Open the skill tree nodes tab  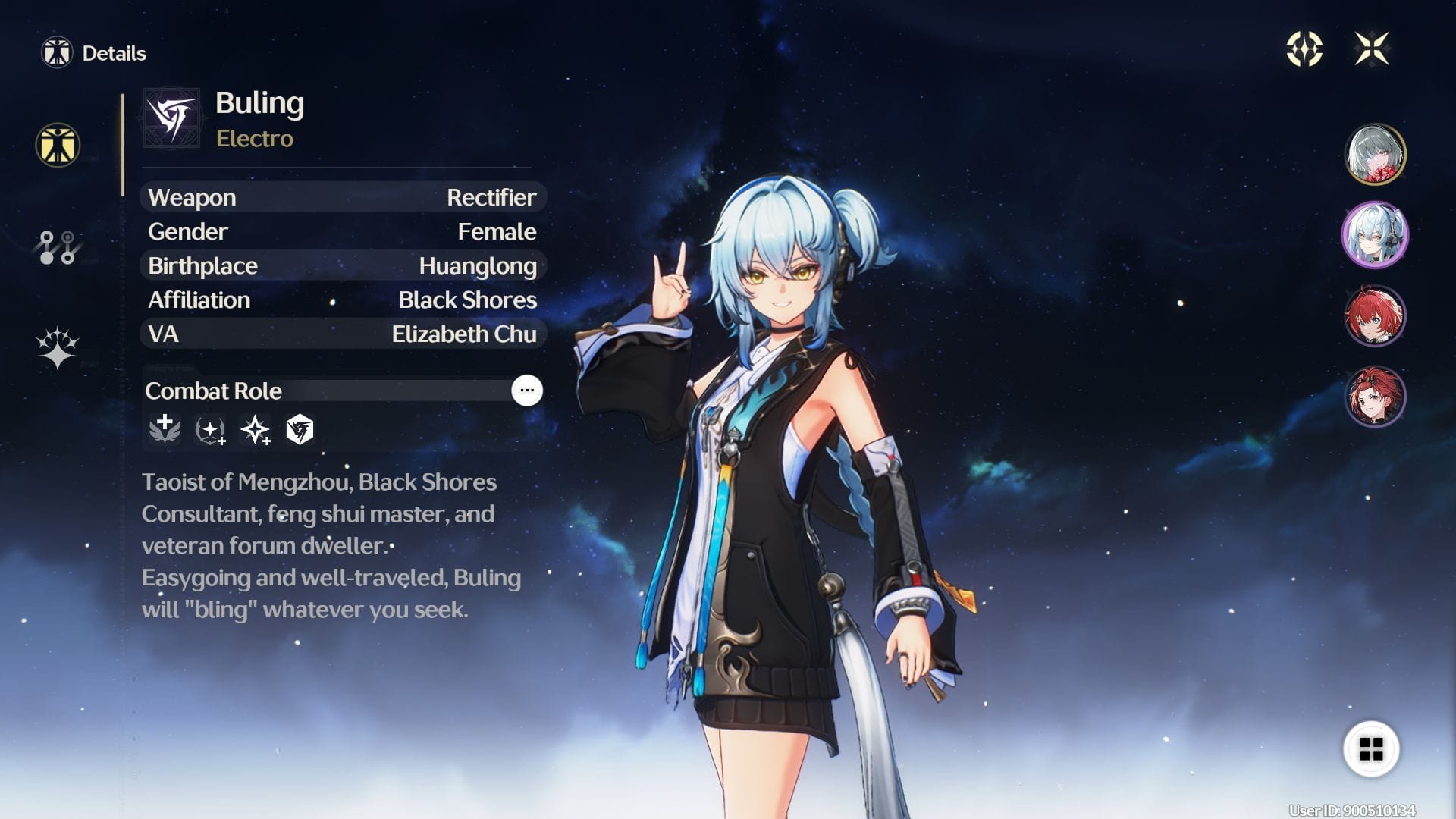pyautogui.click(x=58, y=247)
